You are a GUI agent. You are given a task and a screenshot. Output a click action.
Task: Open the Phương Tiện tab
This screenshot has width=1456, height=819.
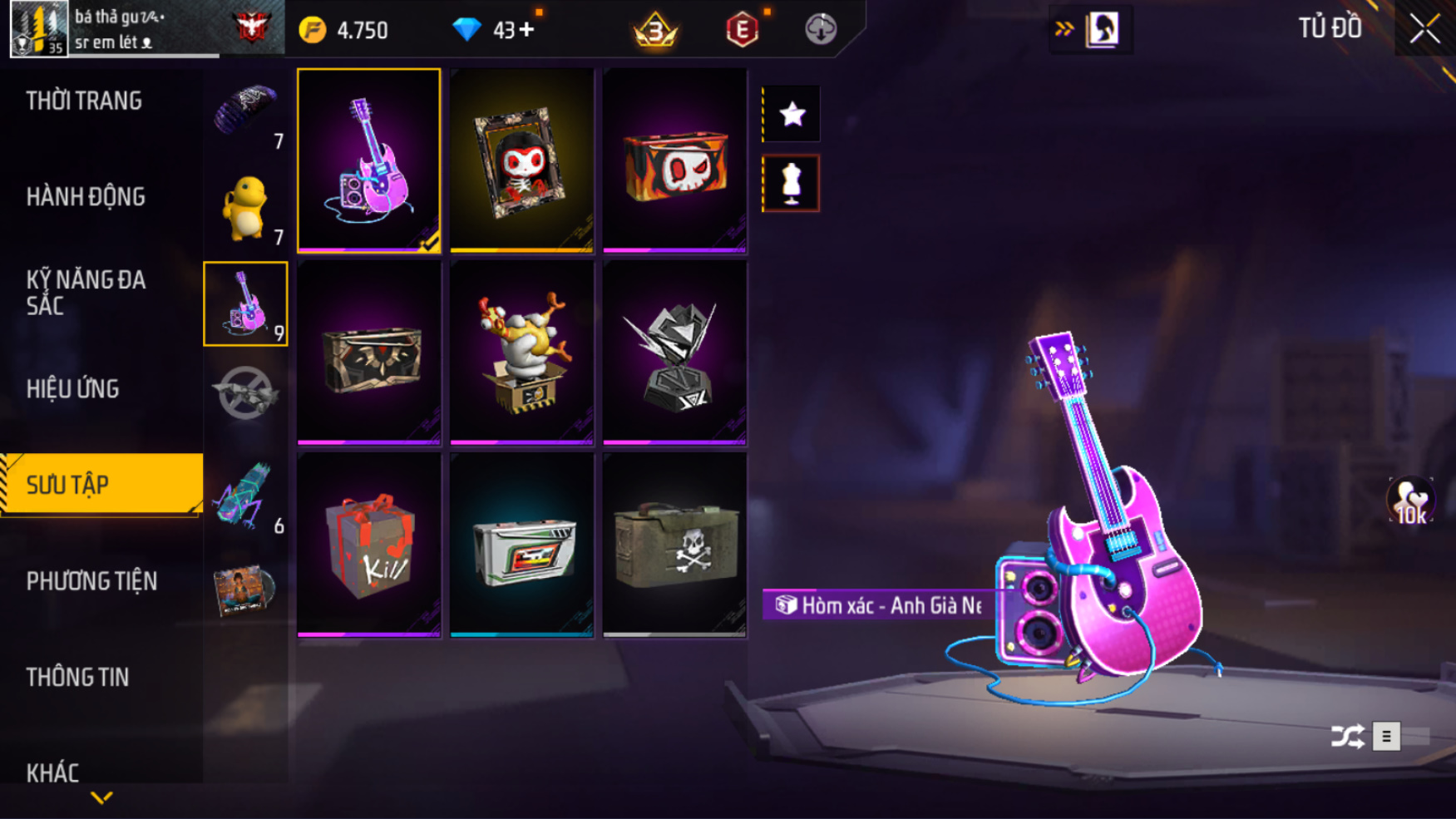click(91, 581)
